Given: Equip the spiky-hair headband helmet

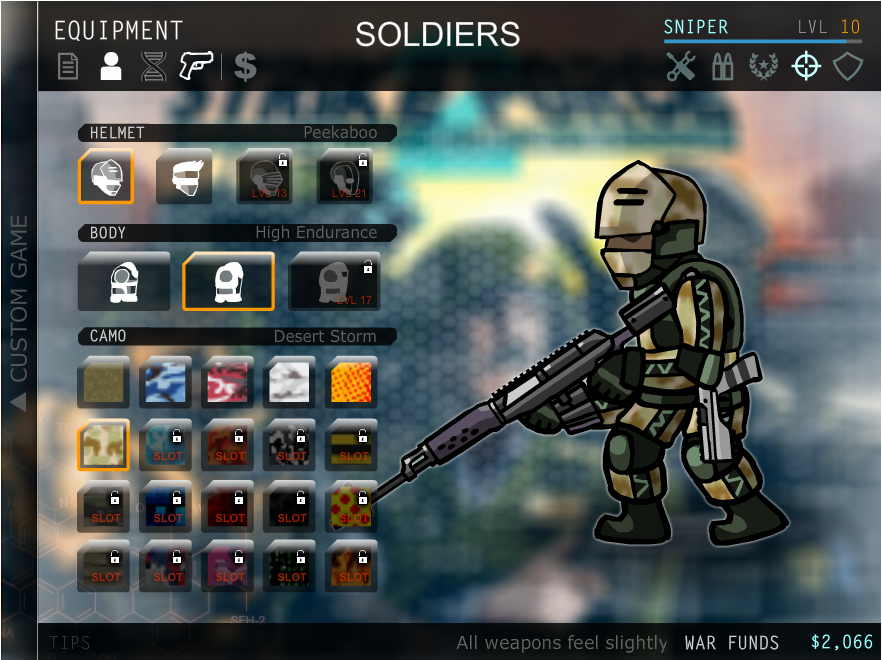Looking at the screenshot, I should point(184,177).
